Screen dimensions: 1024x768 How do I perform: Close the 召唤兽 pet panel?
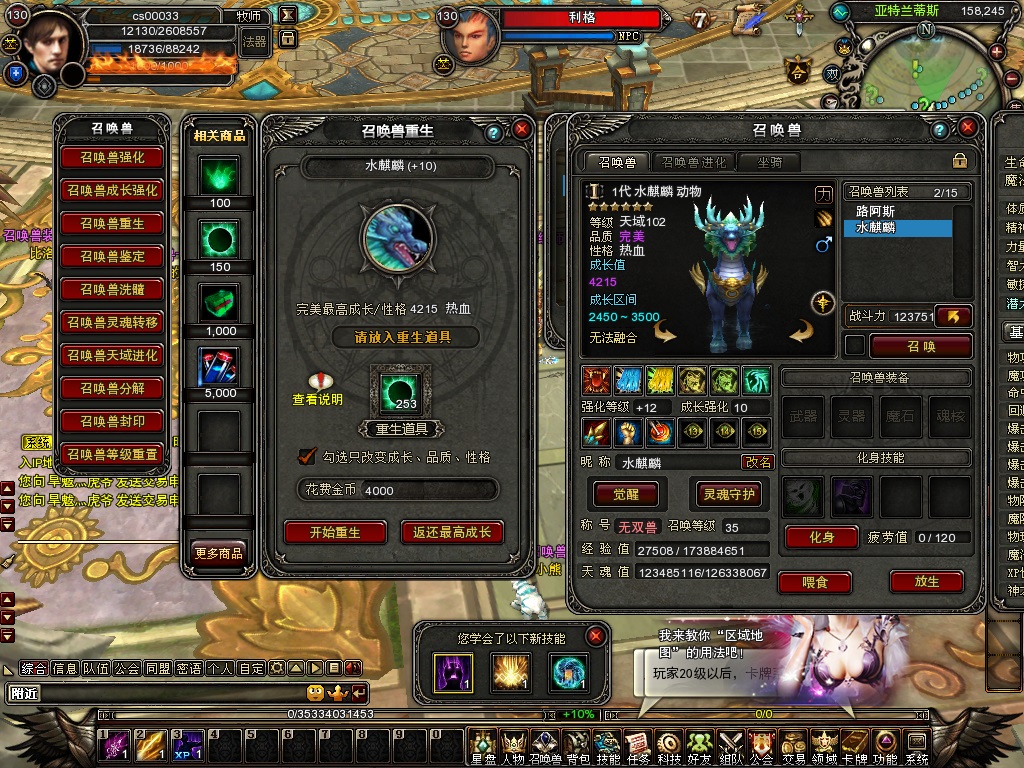point(967,130)
